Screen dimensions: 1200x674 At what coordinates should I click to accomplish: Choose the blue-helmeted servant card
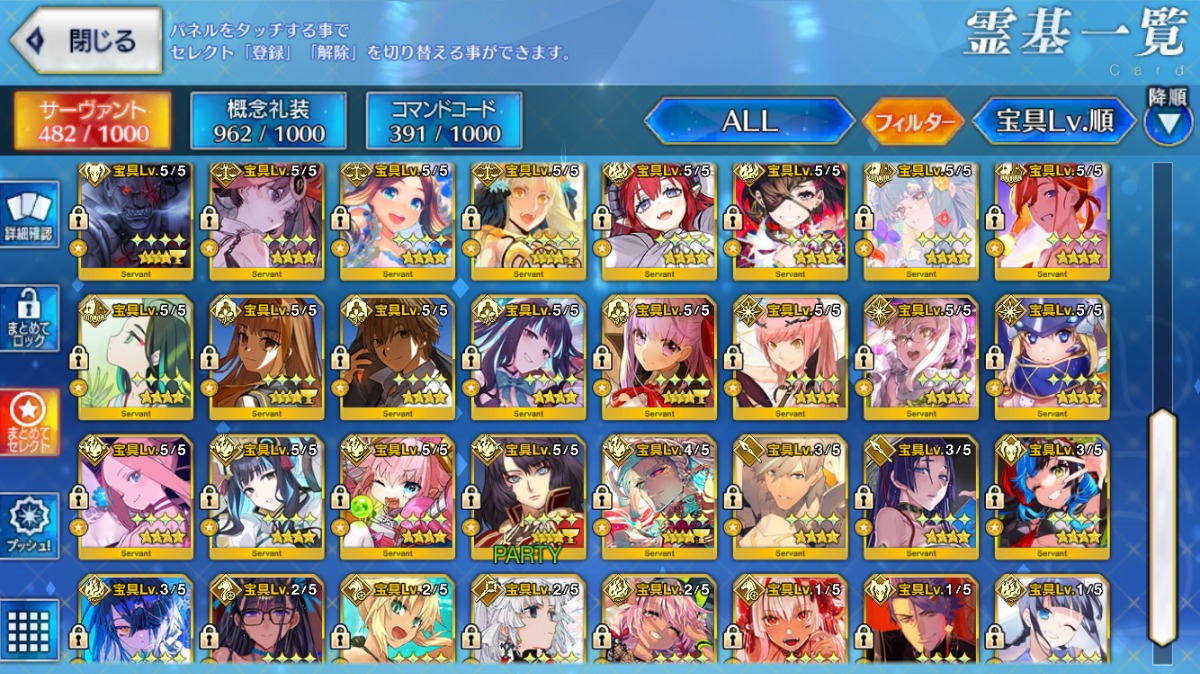coord(1052,357)
